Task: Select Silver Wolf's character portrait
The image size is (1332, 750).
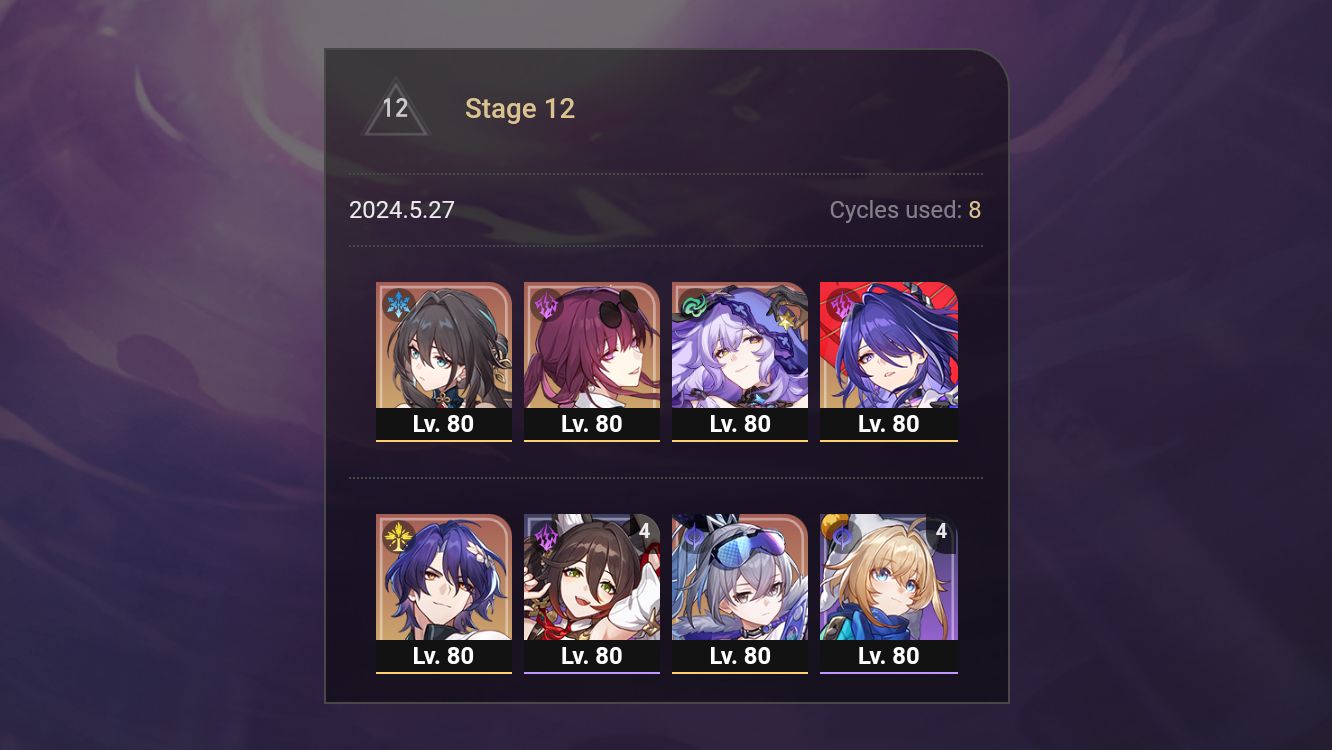Action: pos(740,578)
